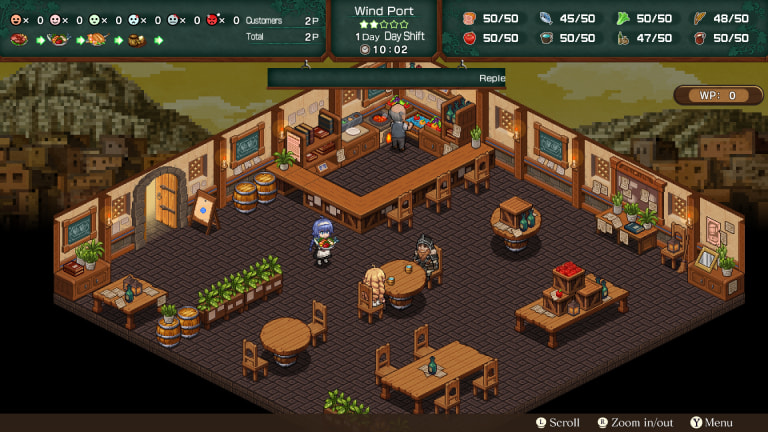Viewport: 768px width, 432px height.
Task: Choose the roast chicken dish icon
Action: pyautogui.click(x=97, y=40)
